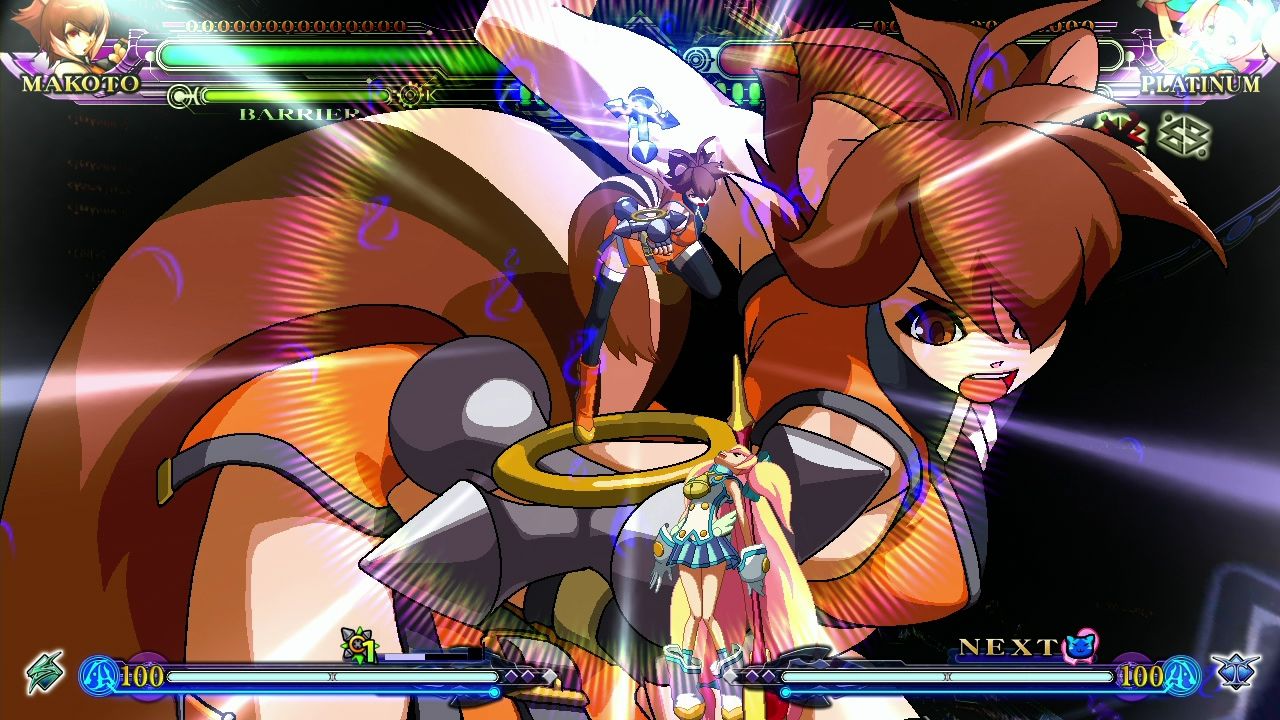Click the 'A' emblem on Platinum's heat gauge
The image size is (1280, 720).
[1180, 675]
